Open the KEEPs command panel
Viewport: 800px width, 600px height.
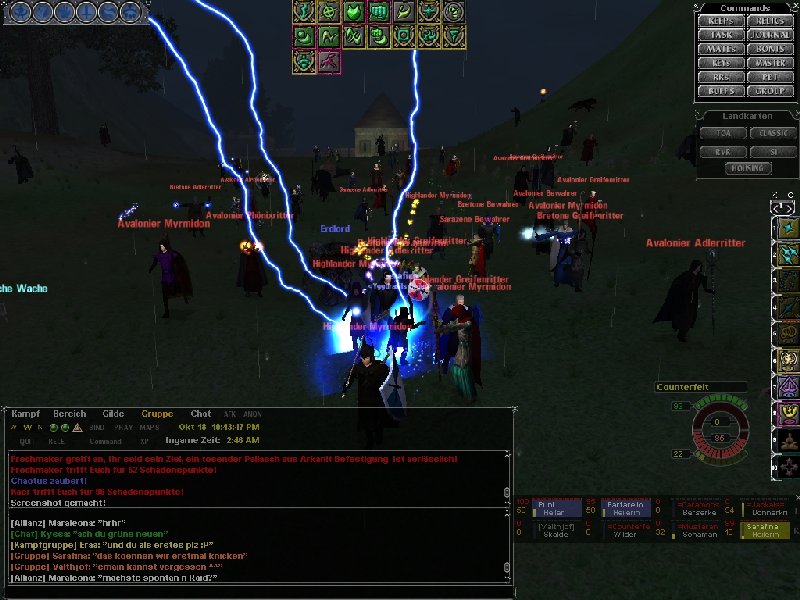pyautogui.click(x=721, y=20)
